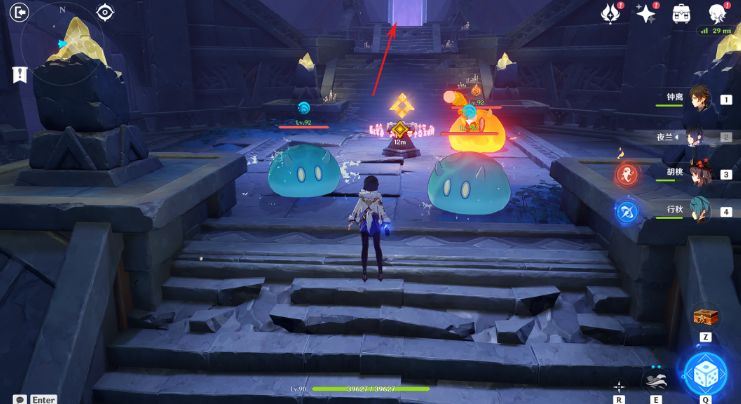
Task: Use the treasure chest gadget
Action: (x=705, y=317)
